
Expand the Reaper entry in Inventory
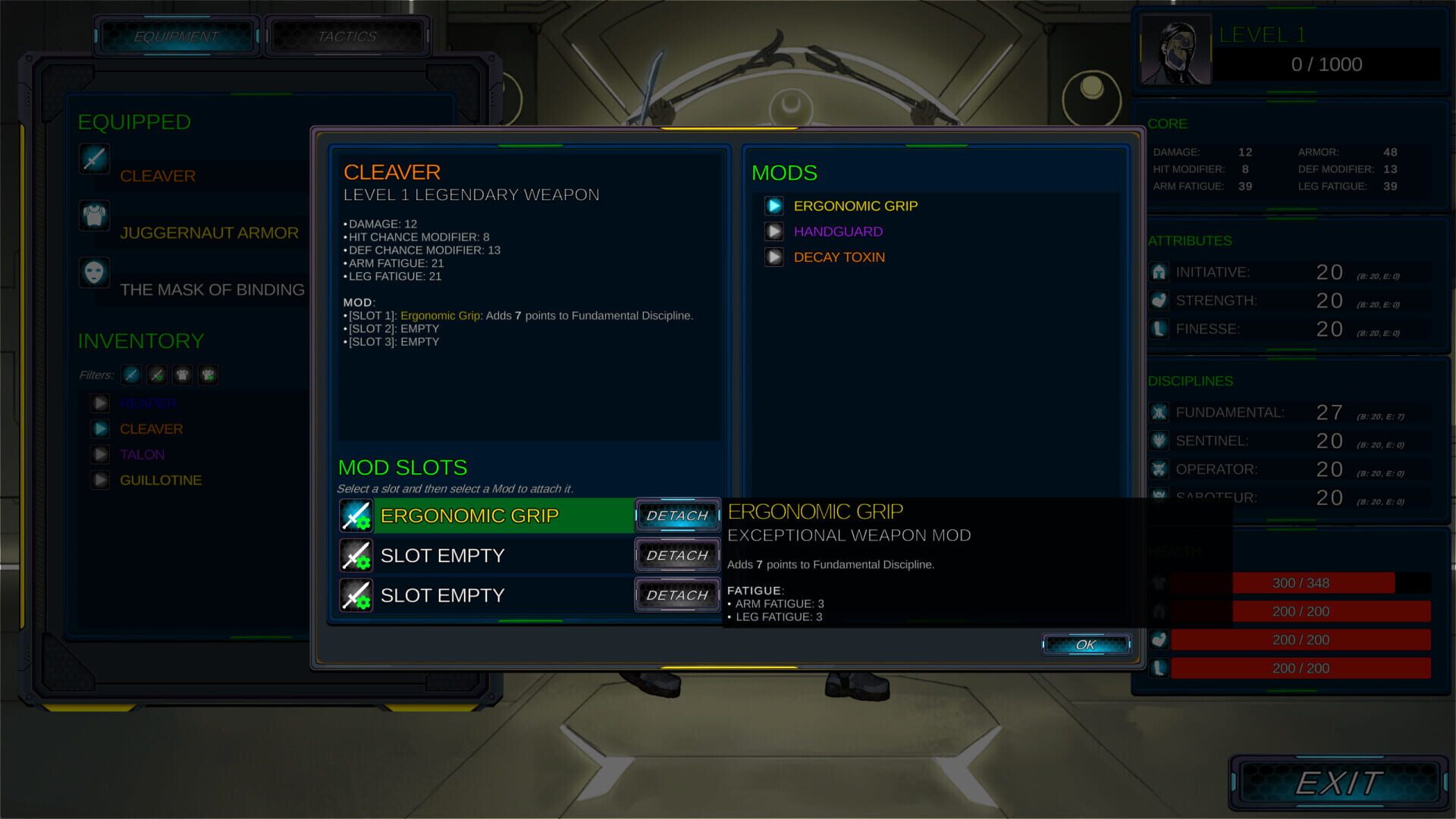coord(100,403)
